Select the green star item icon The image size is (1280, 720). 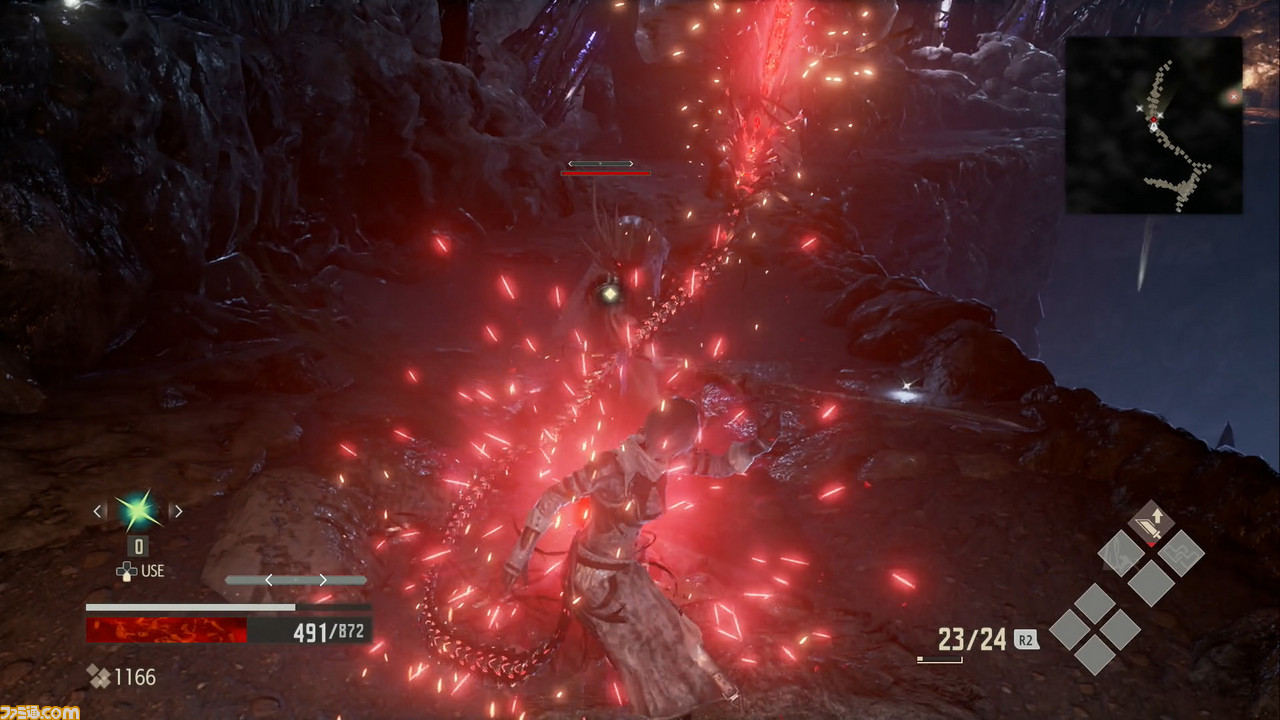coord(137,511)
